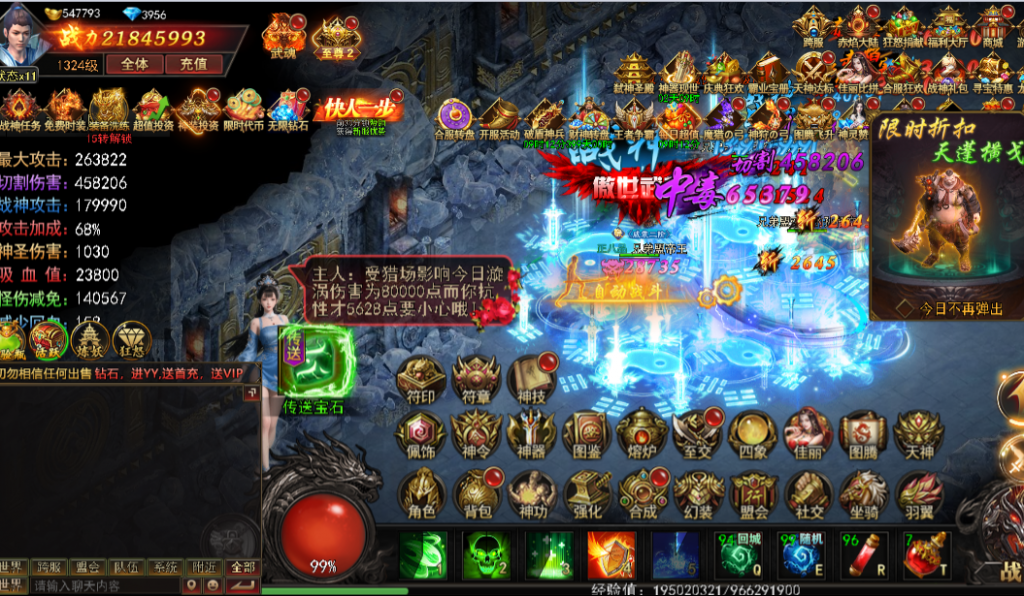Tick the 今日不再弹出 checkbox

coord(903,308)
